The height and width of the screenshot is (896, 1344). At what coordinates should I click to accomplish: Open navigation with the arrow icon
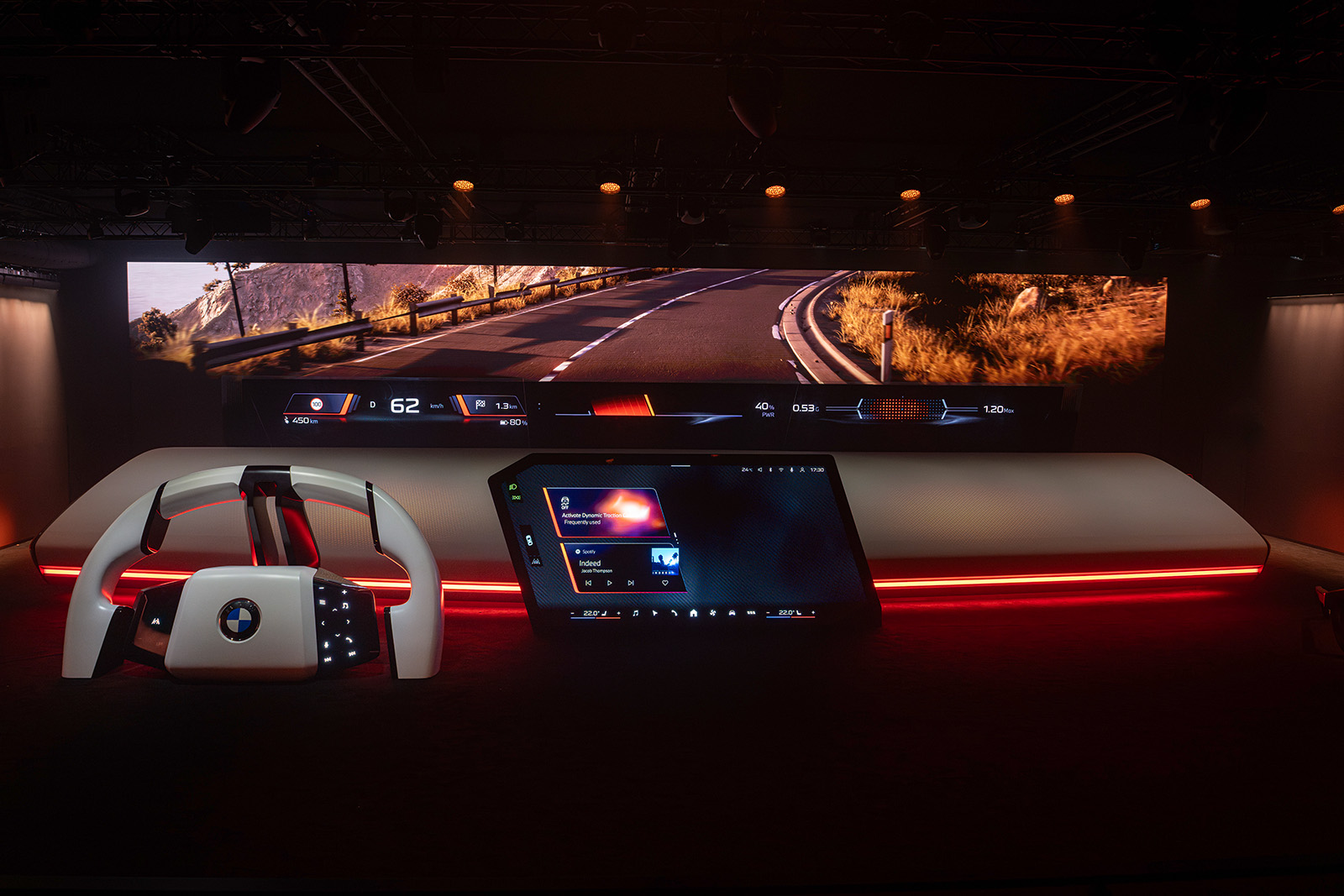[654, 614]
